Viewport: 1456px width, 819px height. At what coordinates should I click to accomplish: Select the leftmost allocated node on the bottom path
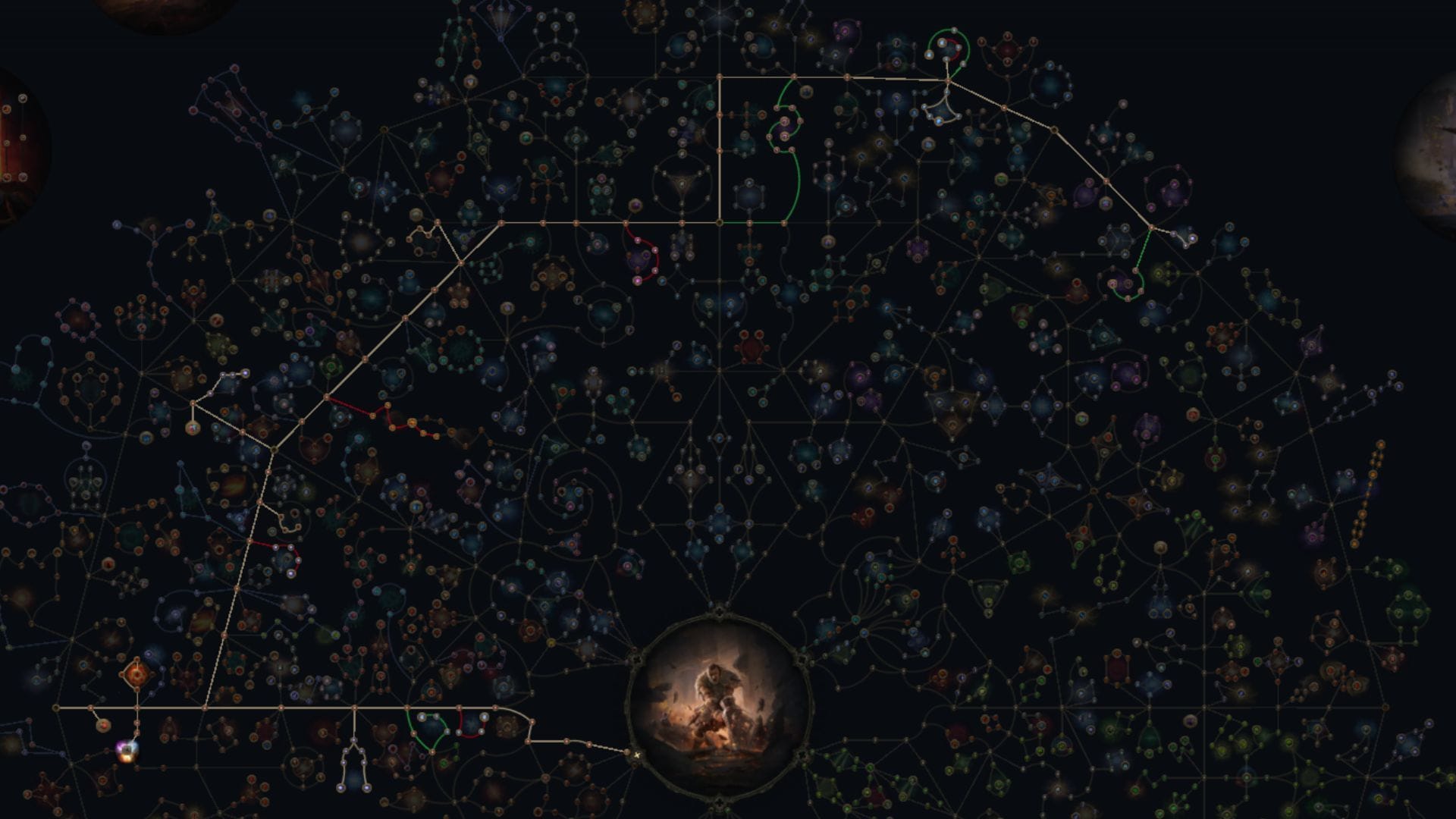tap(57, 708)
